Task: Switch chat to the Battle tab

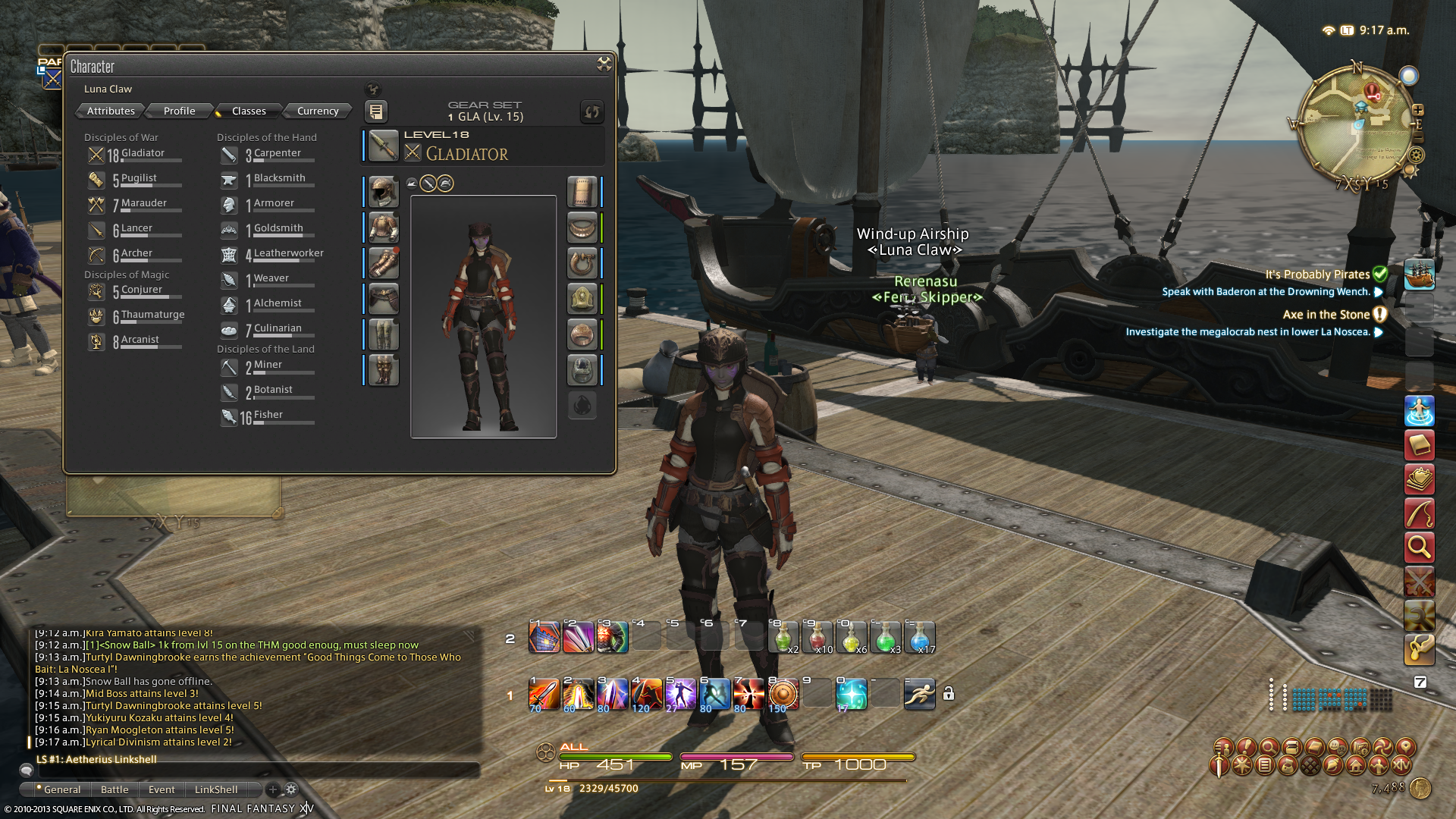Action: tap(115, 789)
